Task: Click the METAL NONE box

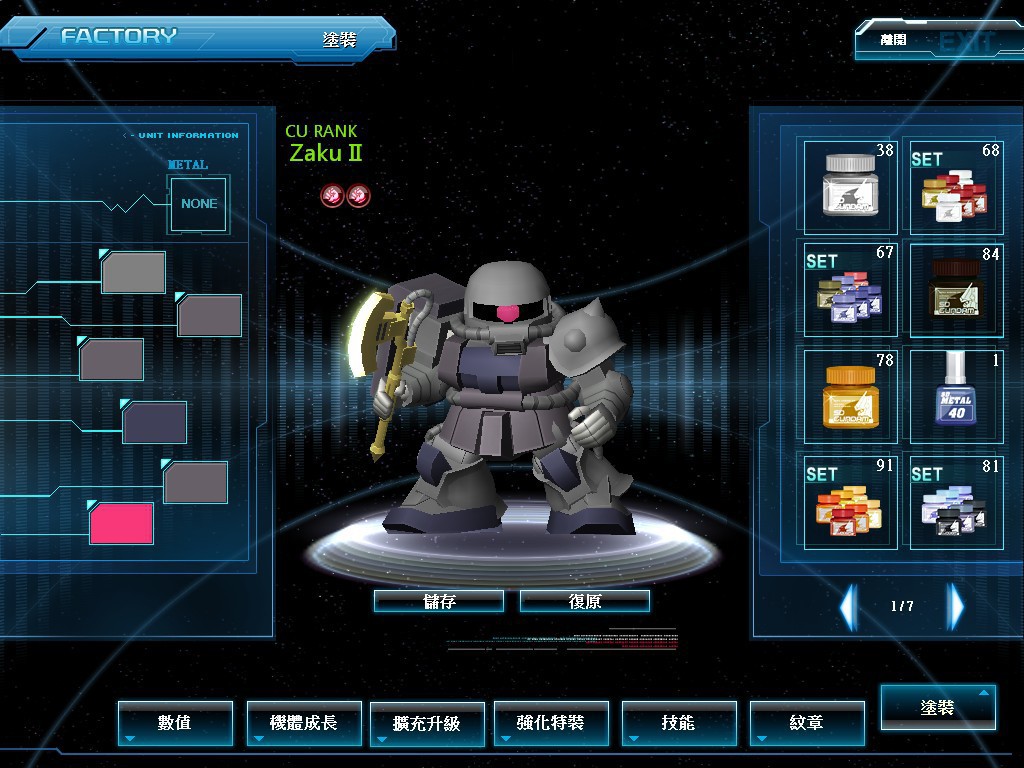Action: [x=199, y=204]
